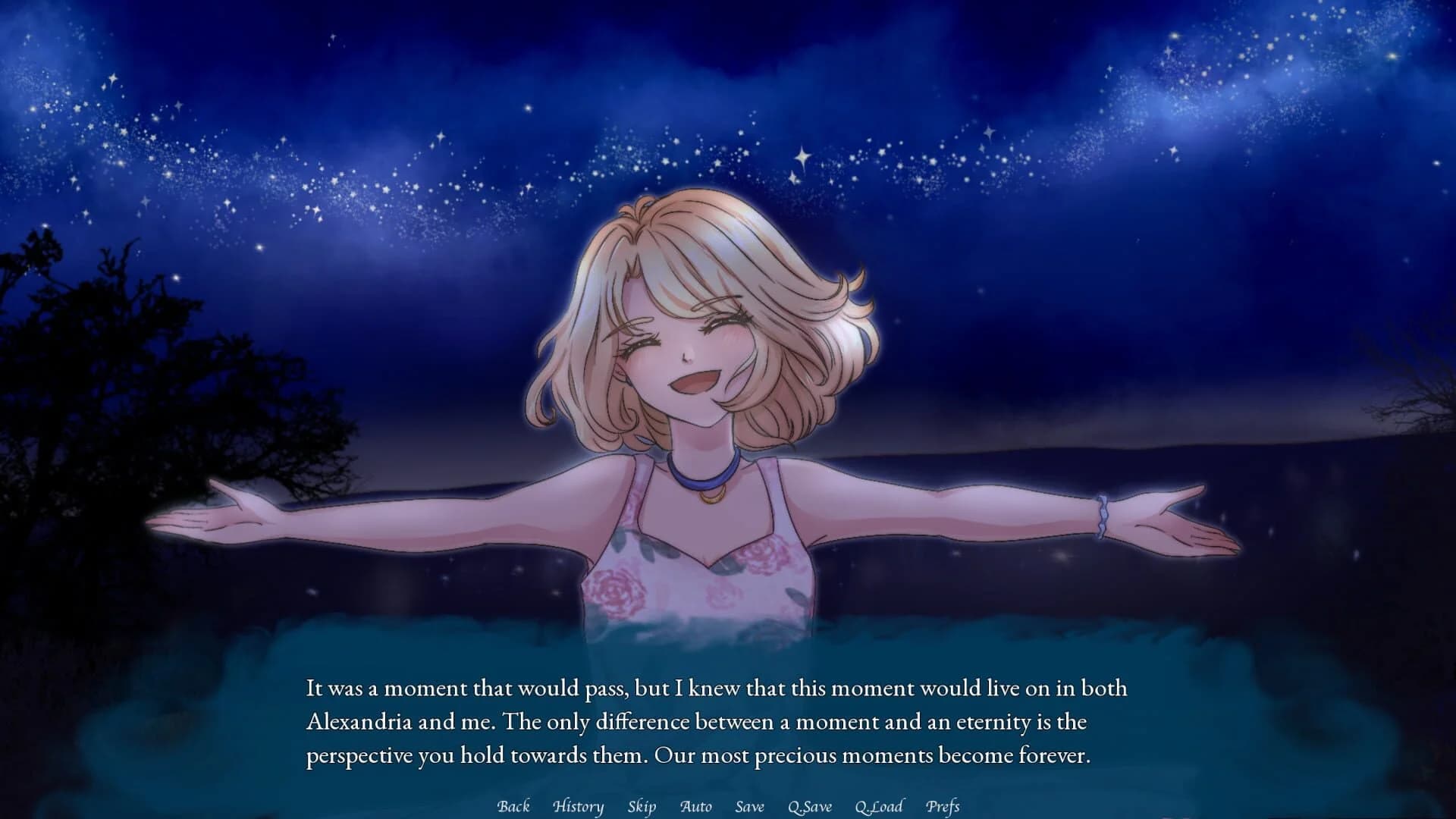Open the History log
The height and width of the screenshot is (819, 1456).
pos(579,807)
